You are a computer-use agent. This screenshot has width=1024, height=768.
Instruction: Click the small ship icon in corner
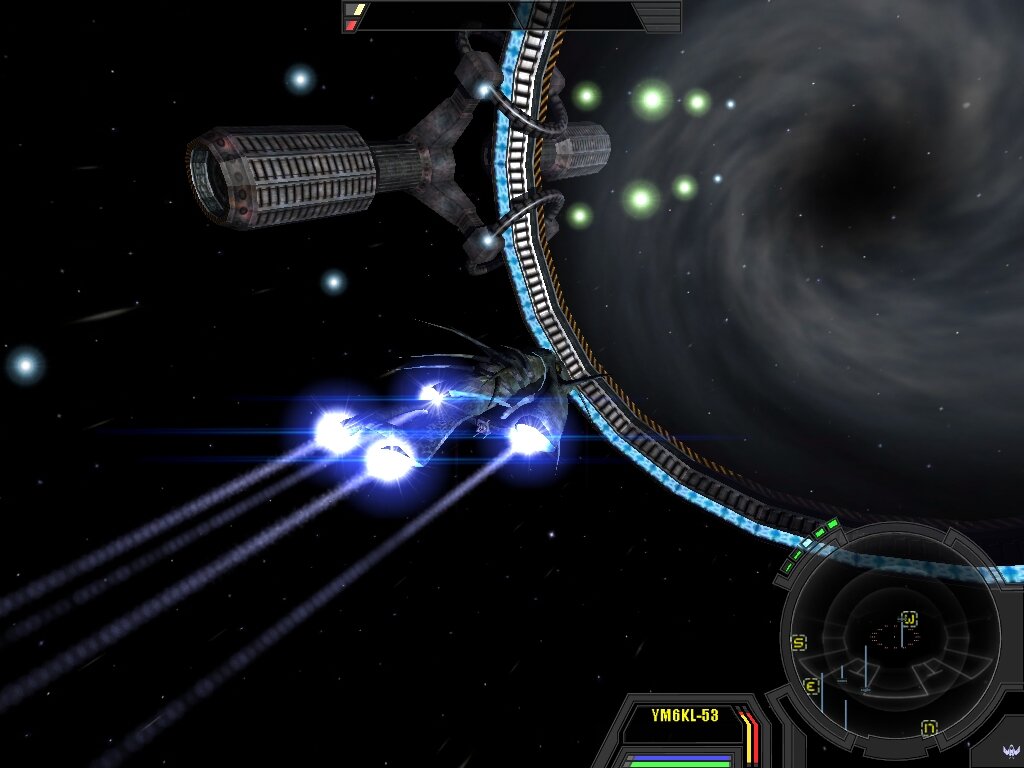pyautogui.click(x=1008, y=752)
